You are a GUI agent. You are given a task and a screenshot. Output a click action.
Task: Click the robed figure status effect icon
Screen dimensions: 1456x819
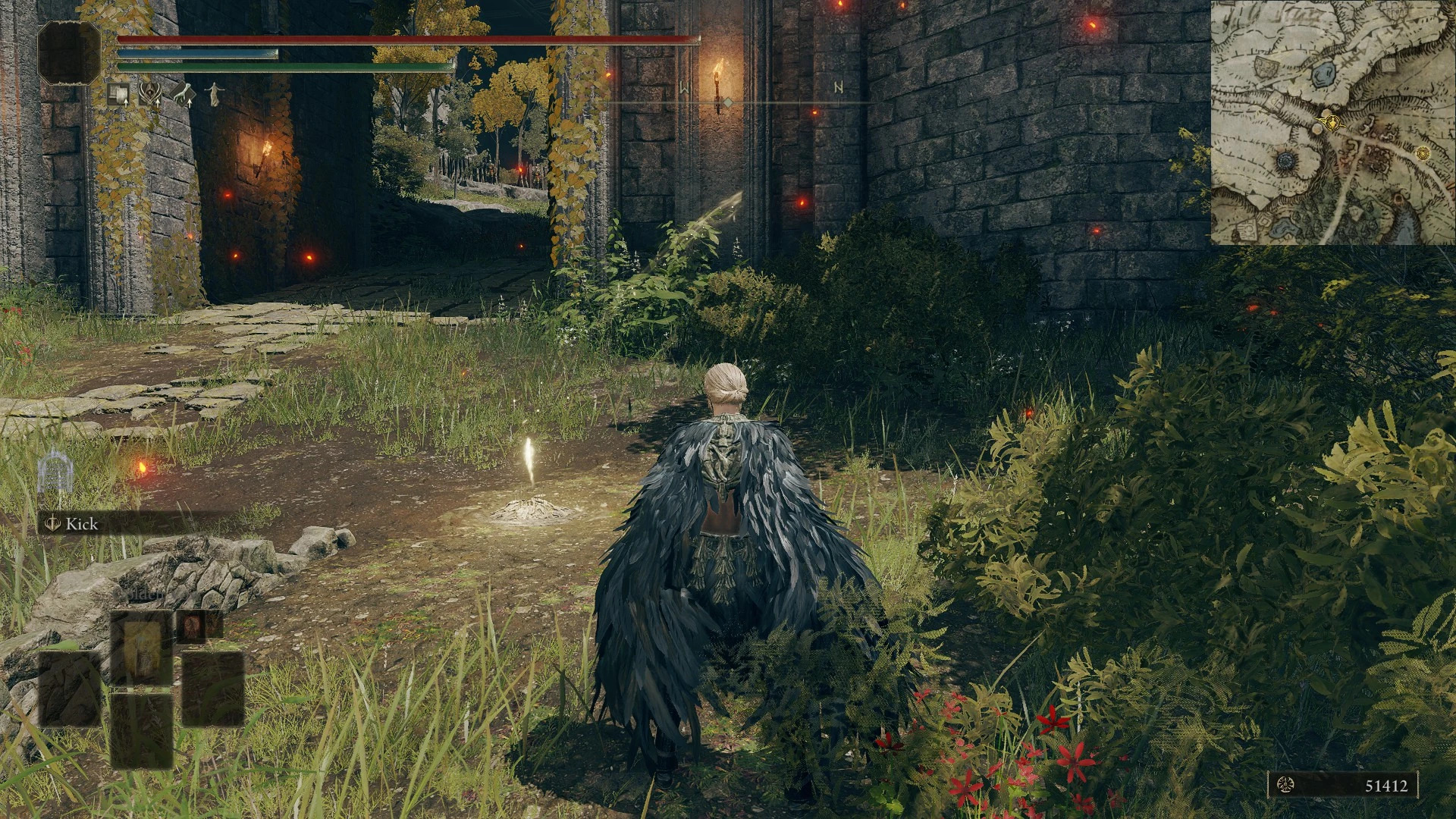[x=215, y=94]
